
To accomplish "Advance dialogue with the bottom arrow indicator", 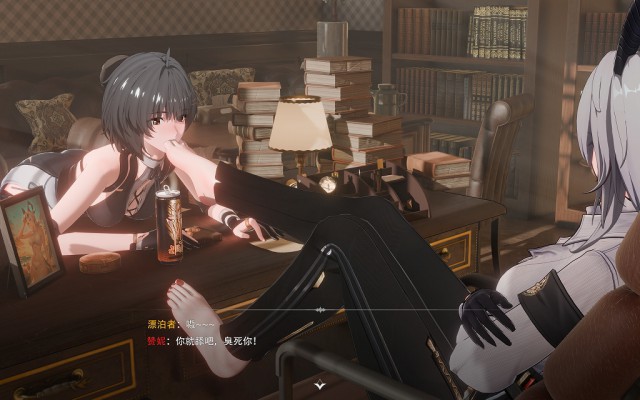I will point(319,383).
